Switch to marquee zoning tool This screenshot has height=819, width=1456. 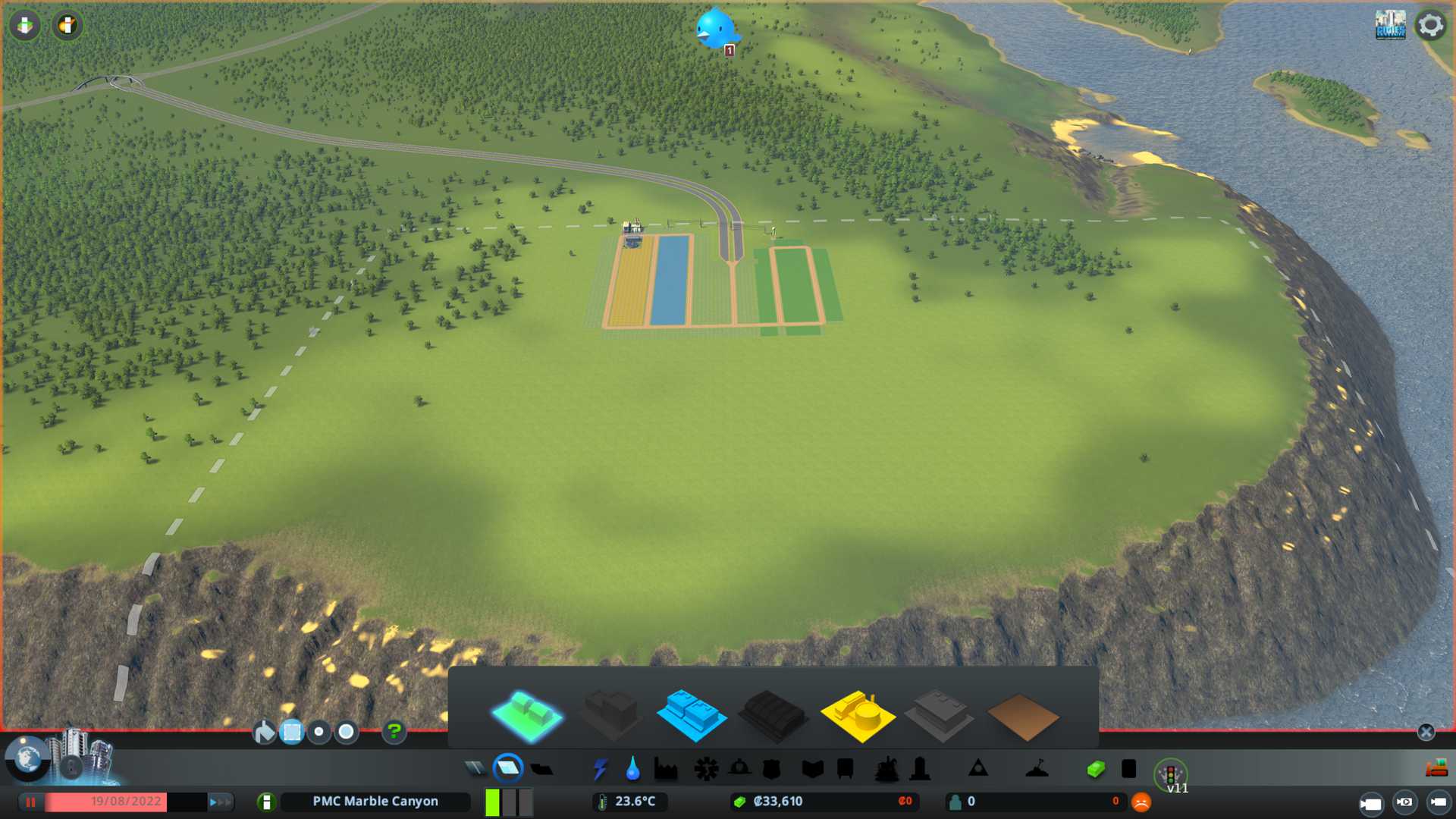(292, 732)
